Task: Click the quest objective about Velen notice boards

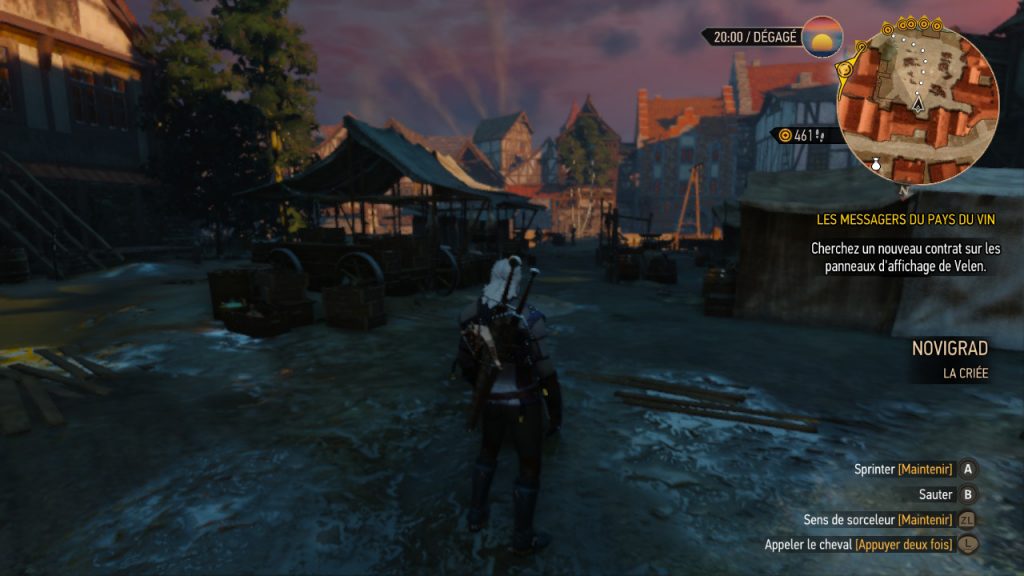Action: [906, 257]
